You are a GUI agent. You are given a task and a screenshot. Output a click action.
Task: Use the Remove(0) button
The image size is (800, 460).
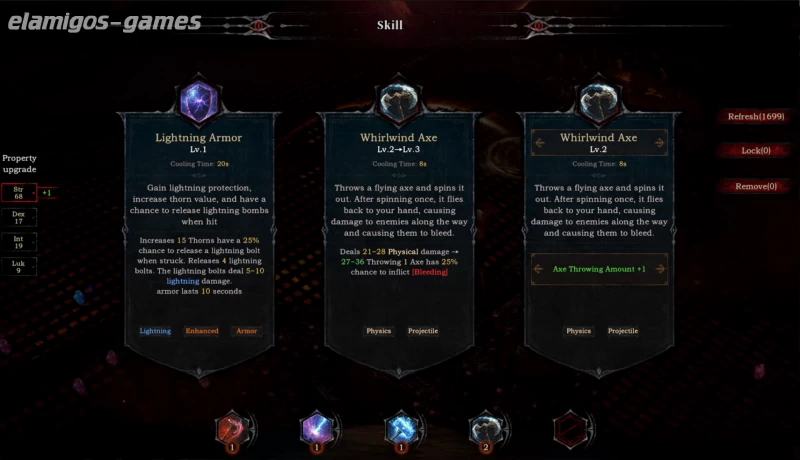(x=755, y=186)
